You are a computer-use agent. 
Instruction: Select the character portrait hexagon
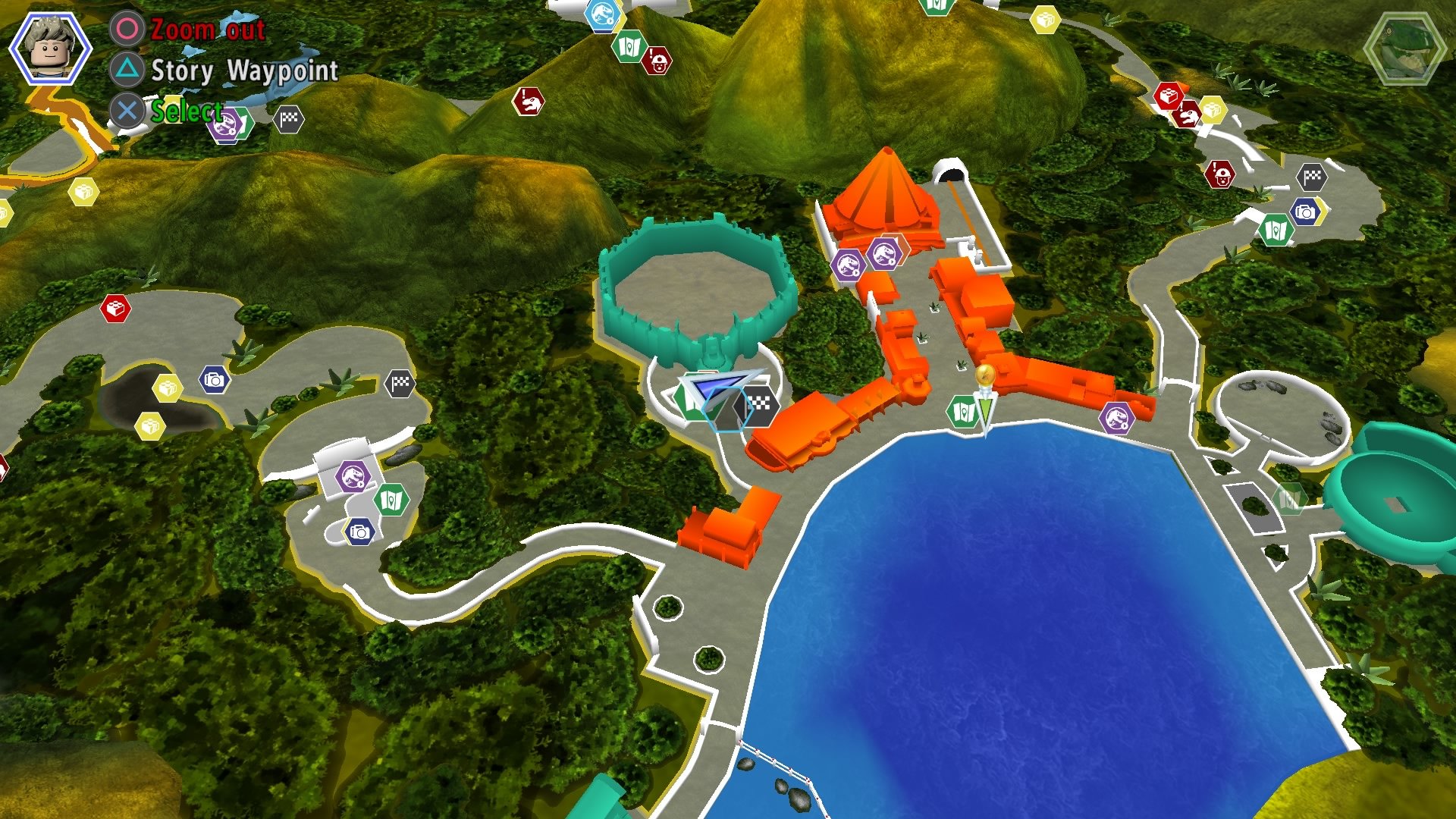[x=50, y=49]
